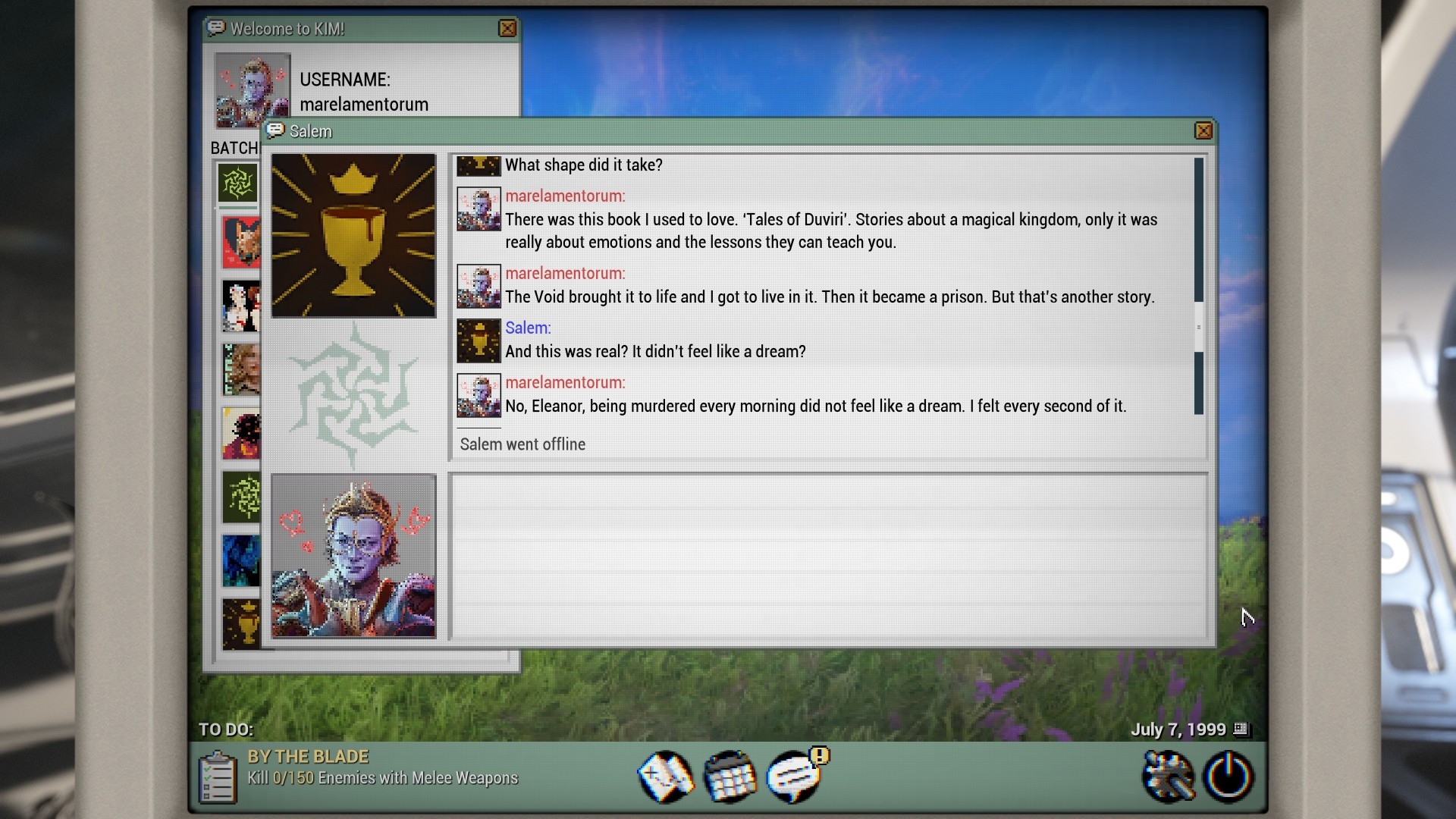Open the chat bubble with alert badge

795,777
